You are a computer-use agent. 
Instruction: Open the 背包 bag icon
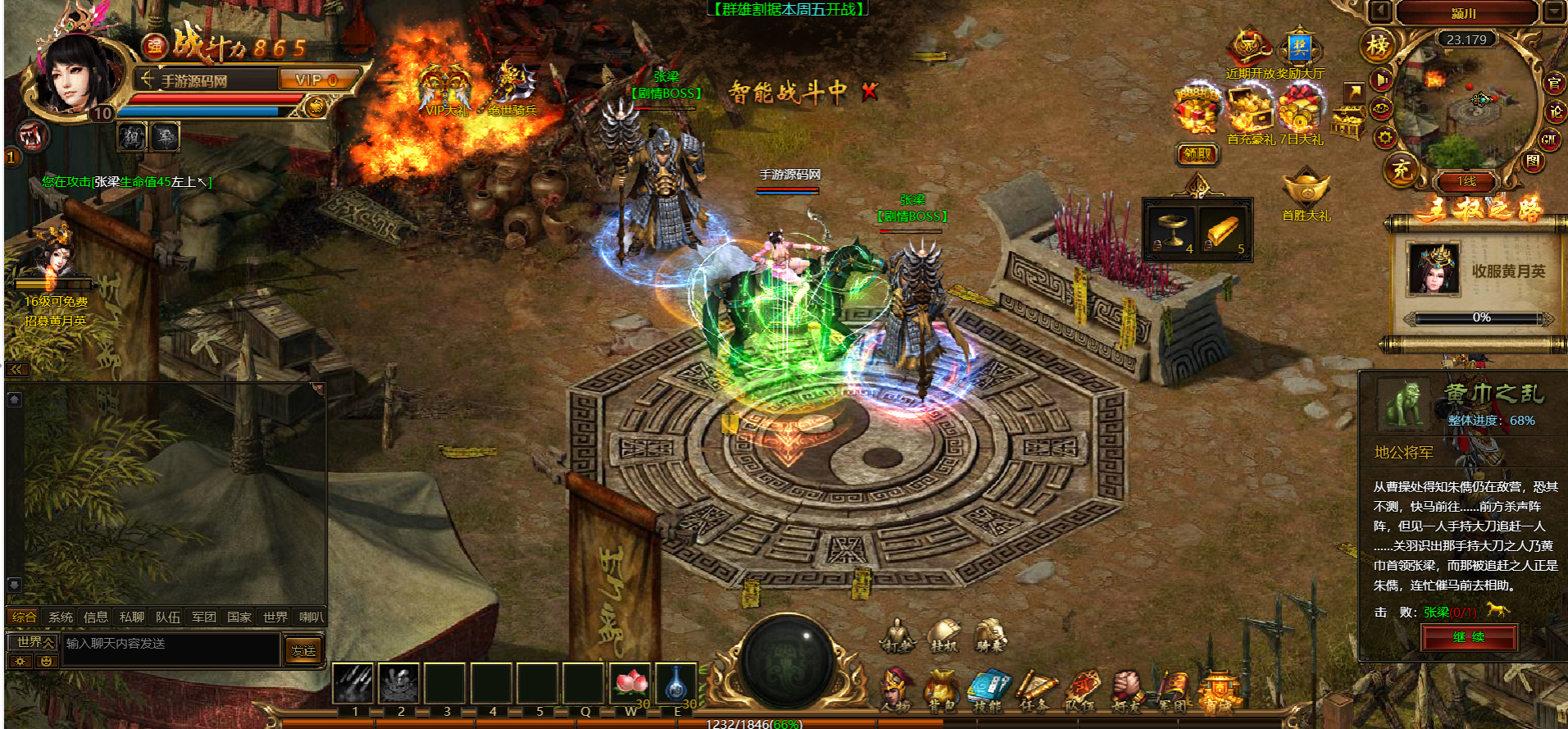point(941,689)
